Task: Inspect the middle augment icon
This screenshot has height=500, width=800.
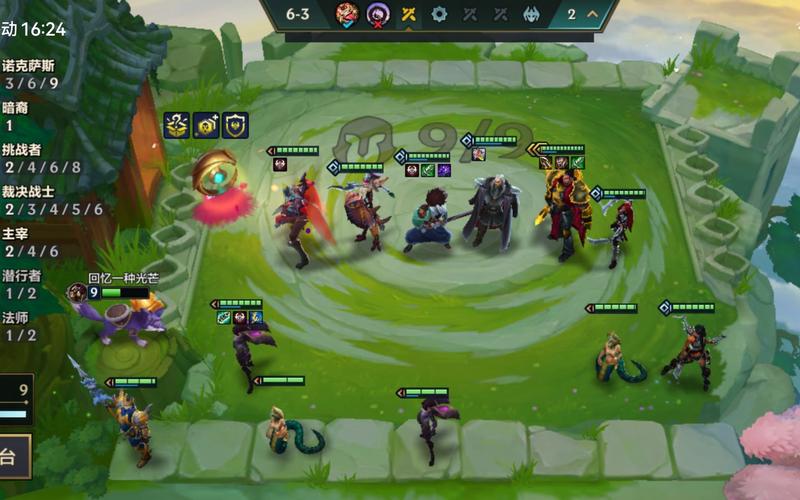Action: 206,125
